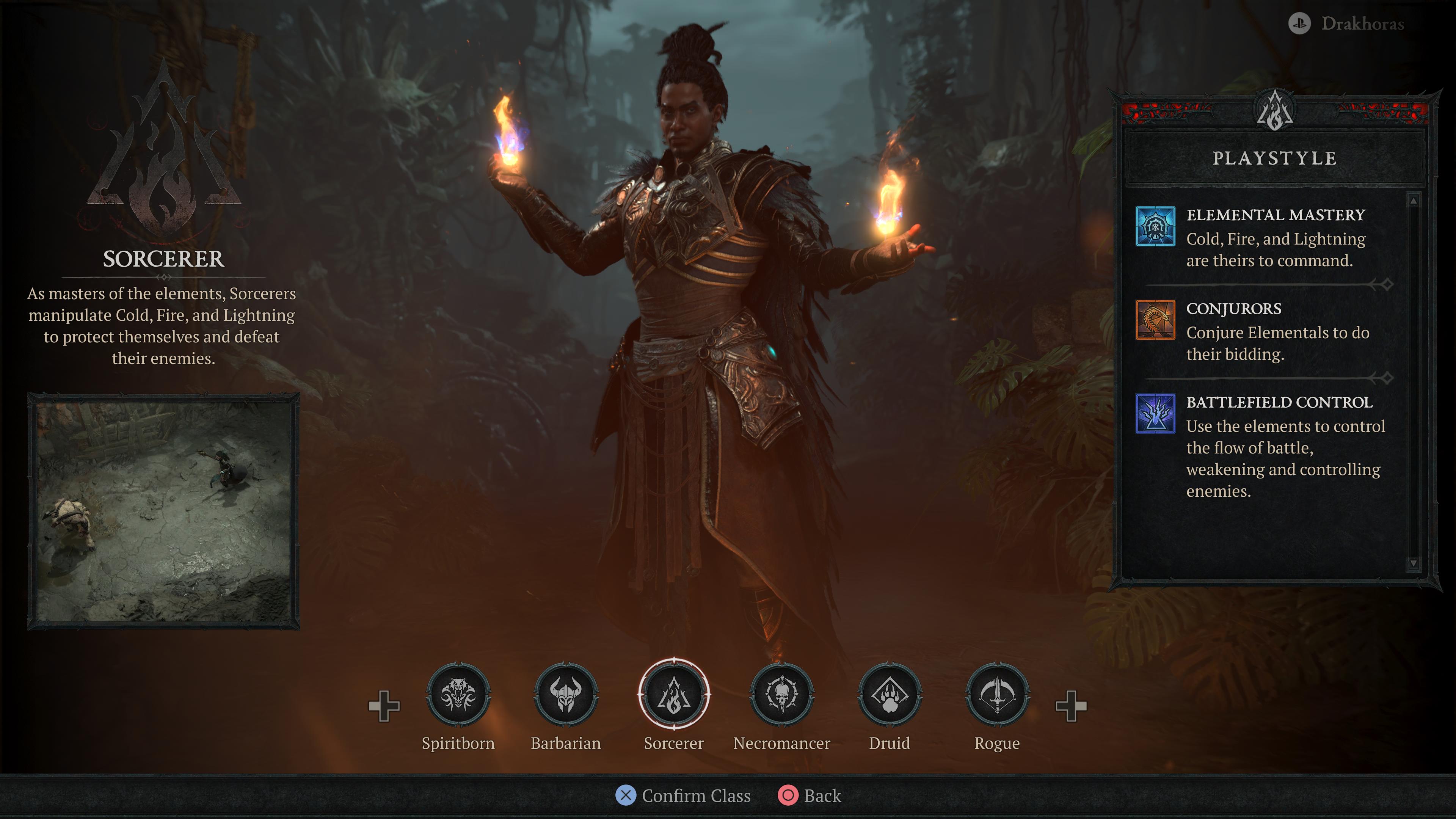Click the Playstyle panel down arrow
1456x819 pixels.
pos(1413,563)
